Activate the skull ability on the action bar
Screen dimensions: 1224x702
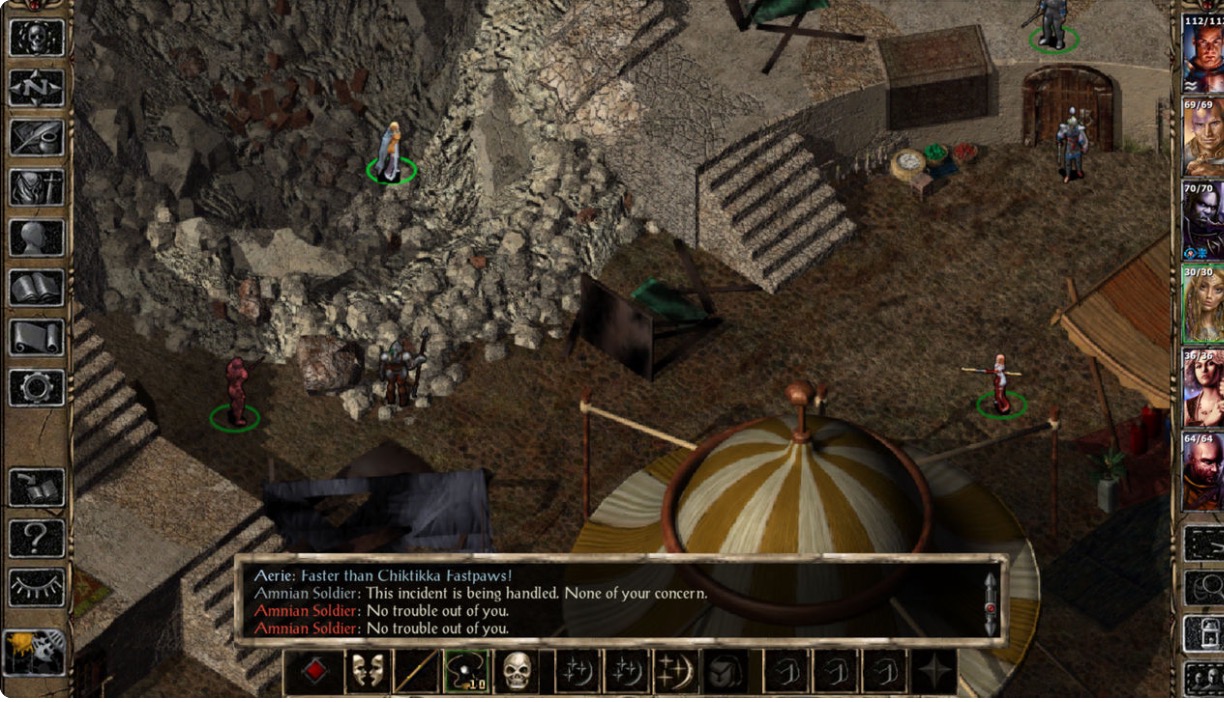coord(516,672)
